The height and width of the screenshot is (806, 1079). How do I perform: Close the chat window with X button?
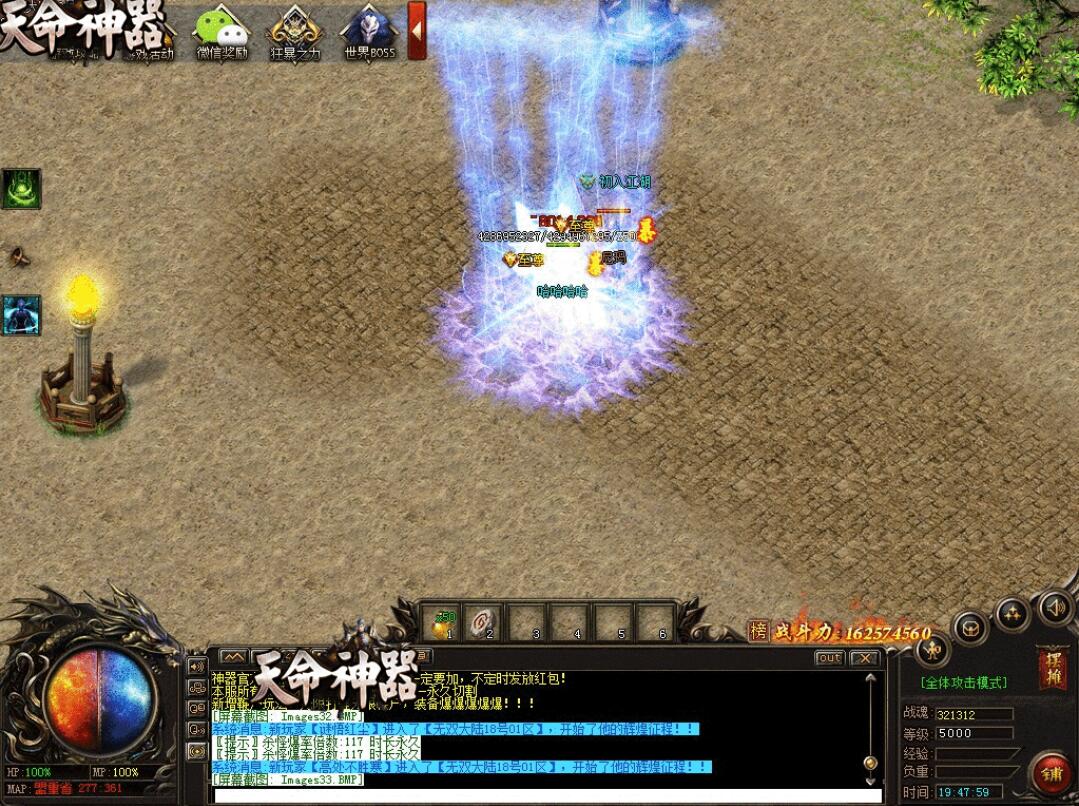864,658
